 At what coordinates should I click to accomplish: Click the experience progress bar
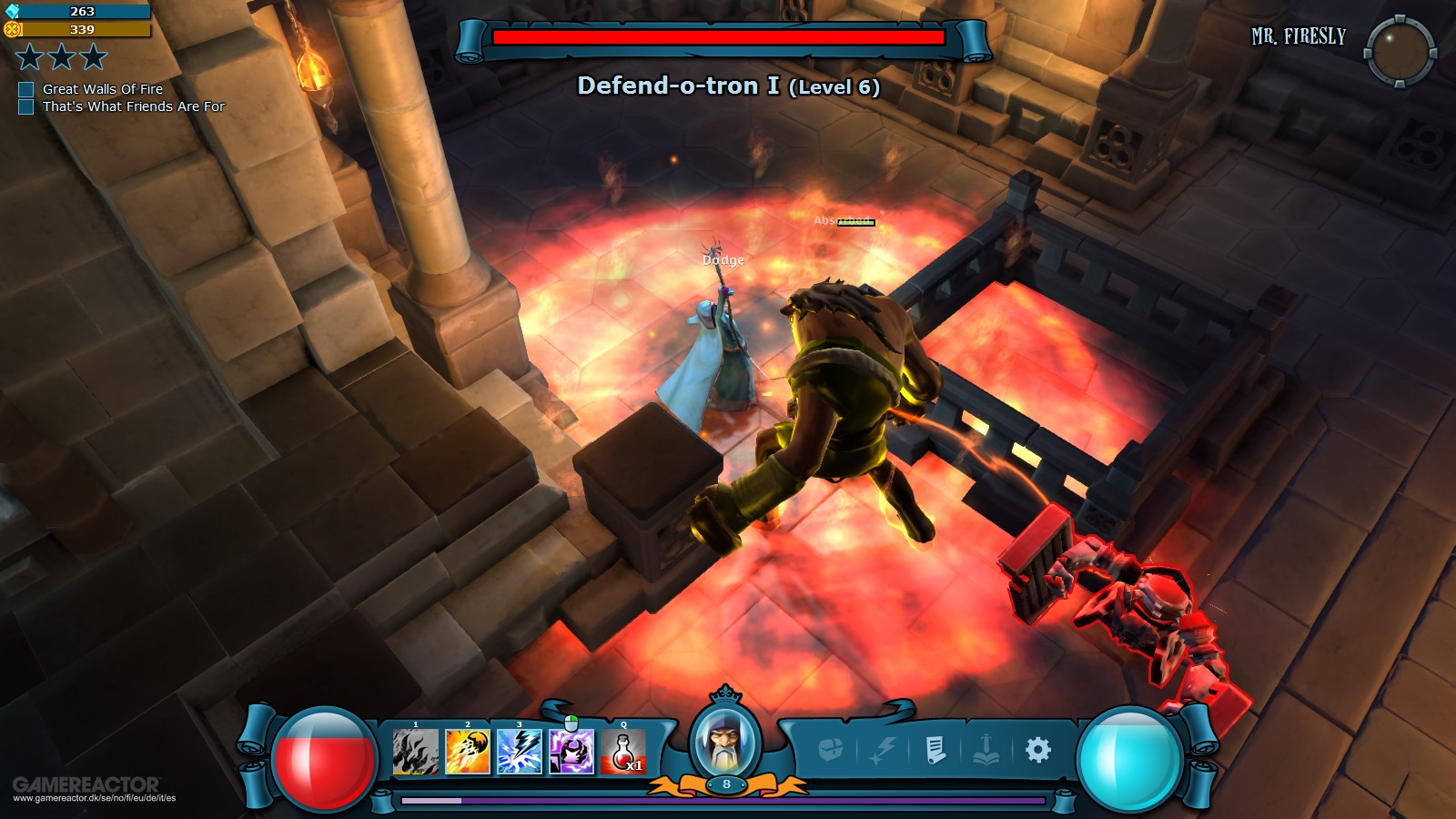723,798
